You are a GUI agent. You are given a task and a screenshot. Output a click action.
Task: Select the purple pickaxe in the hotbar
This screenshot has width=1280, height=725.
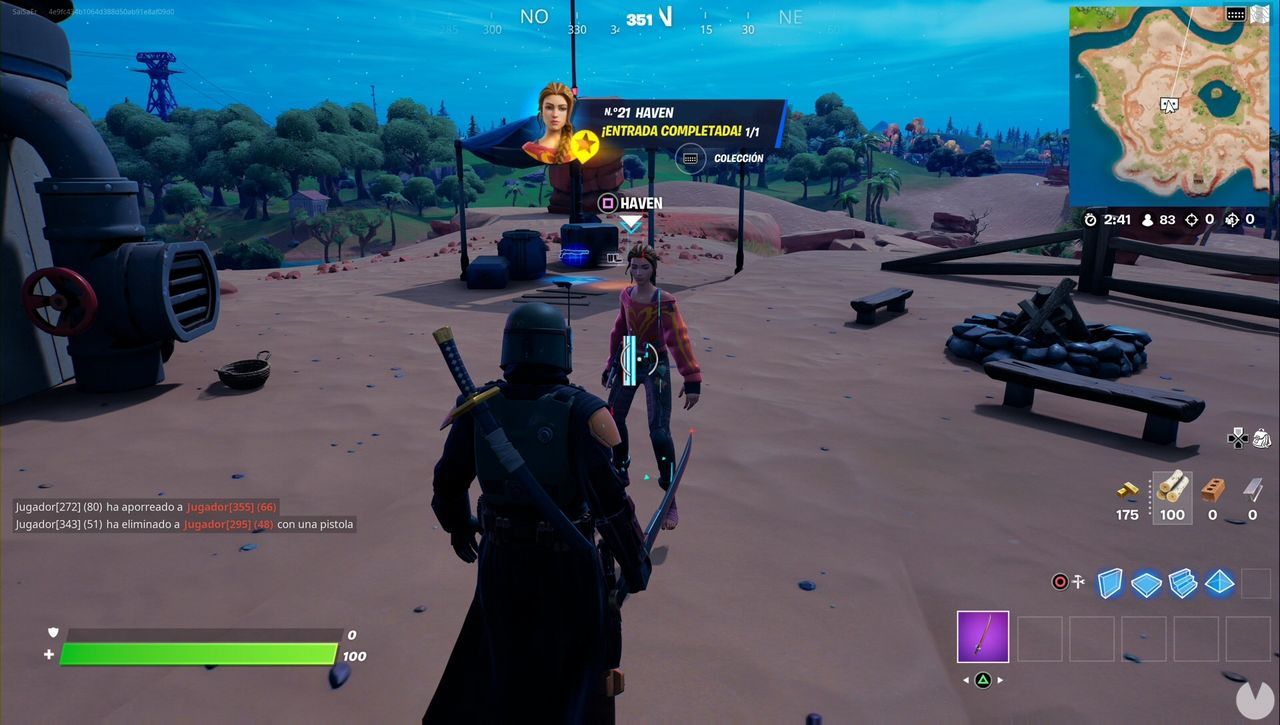[983, 638]
